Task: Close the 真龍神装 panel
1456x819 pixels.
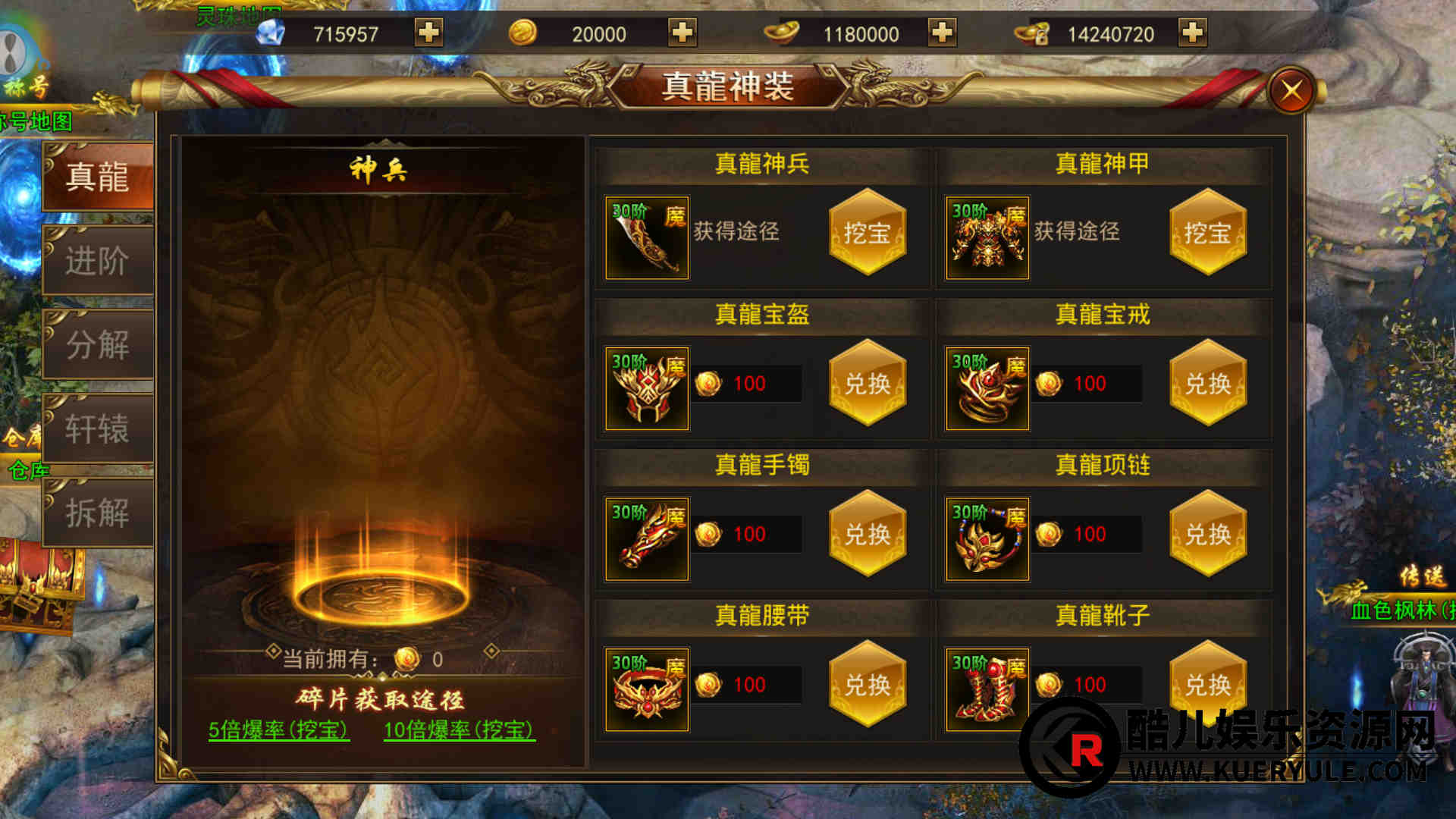Action: pos(1292,91)
